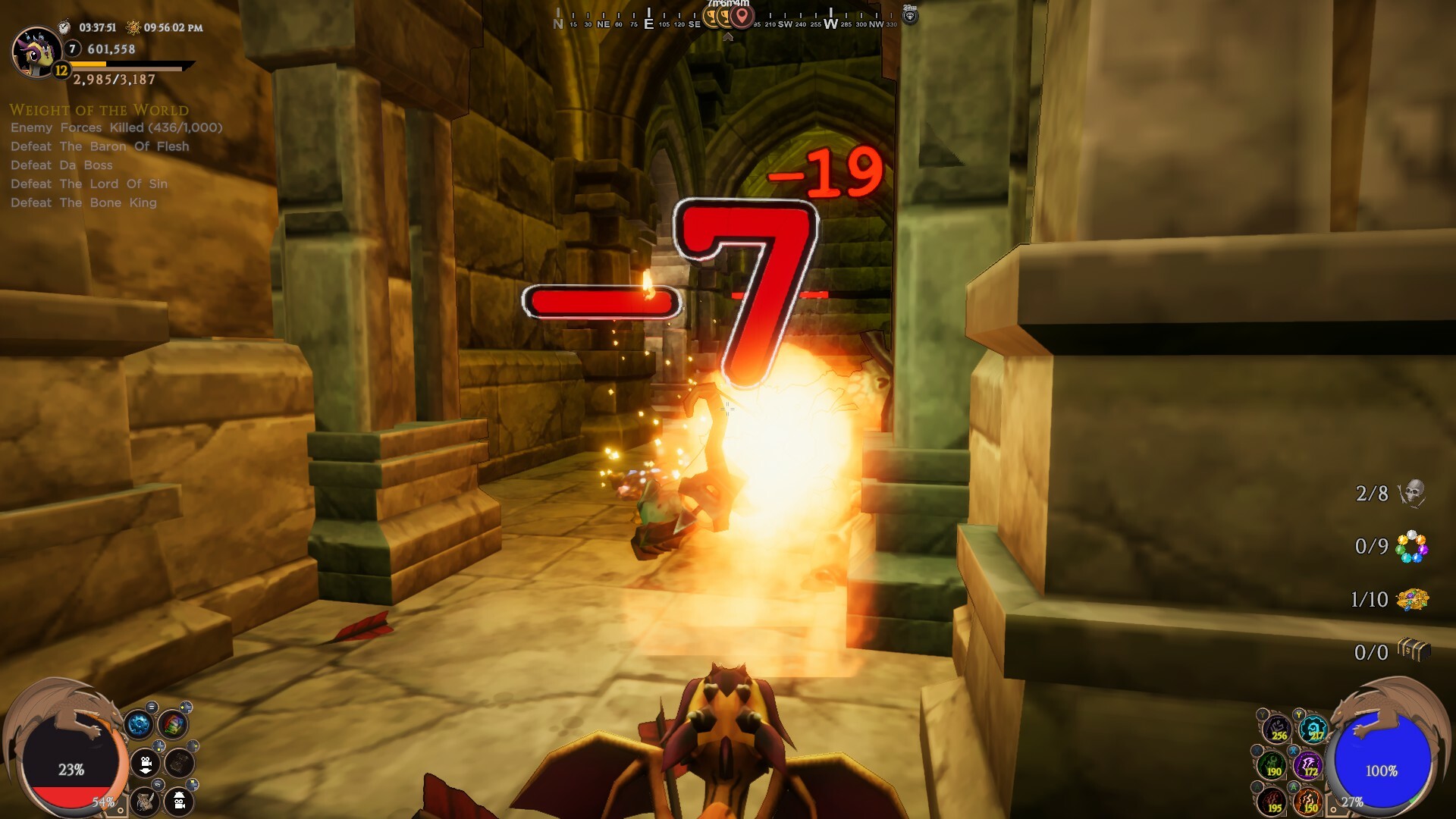This screenshot has width=1456, height=819.
Task: Open the quest scroll and quill icon
Action: 146,802
